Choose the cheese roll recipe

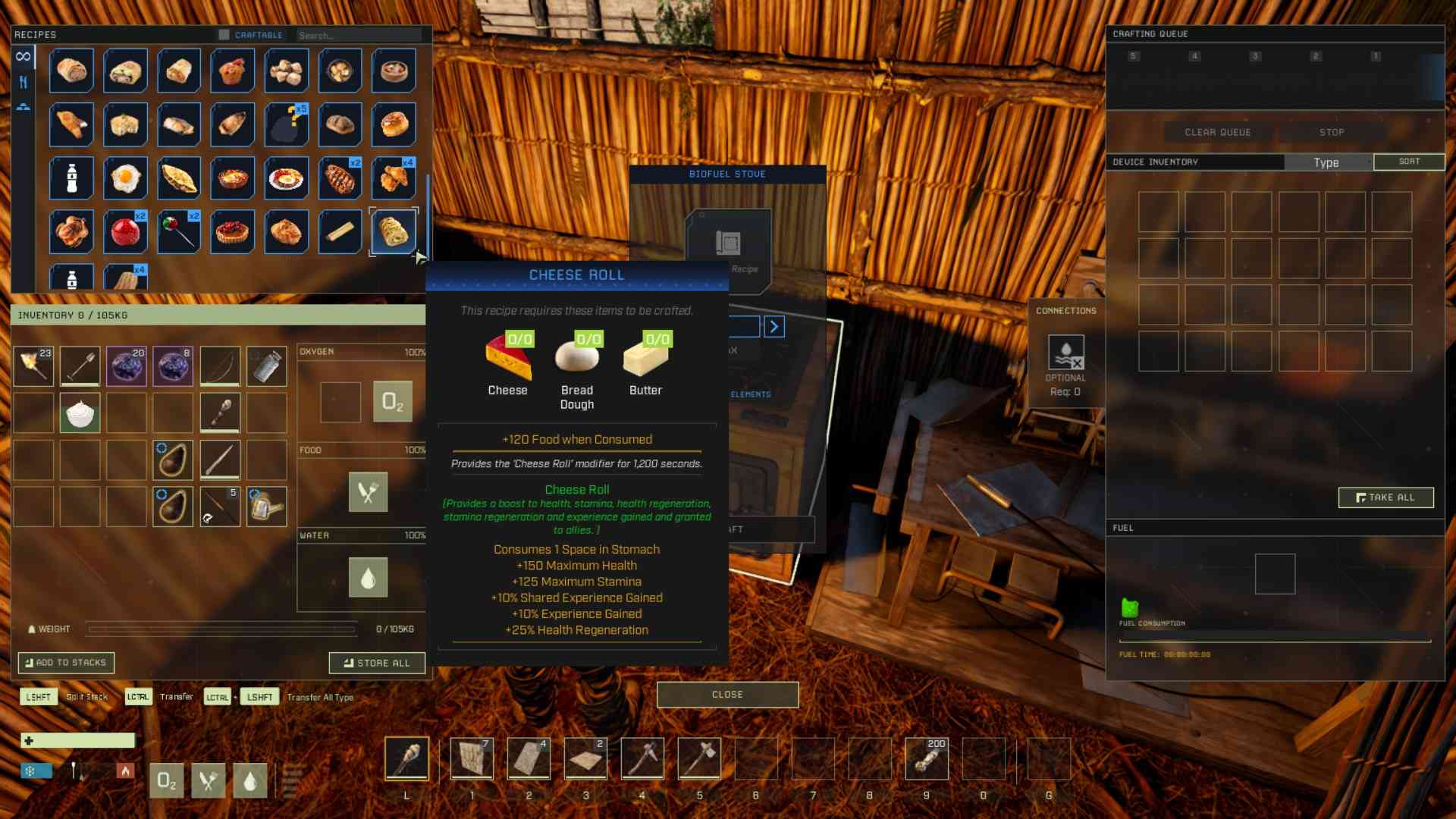point(394,231)
